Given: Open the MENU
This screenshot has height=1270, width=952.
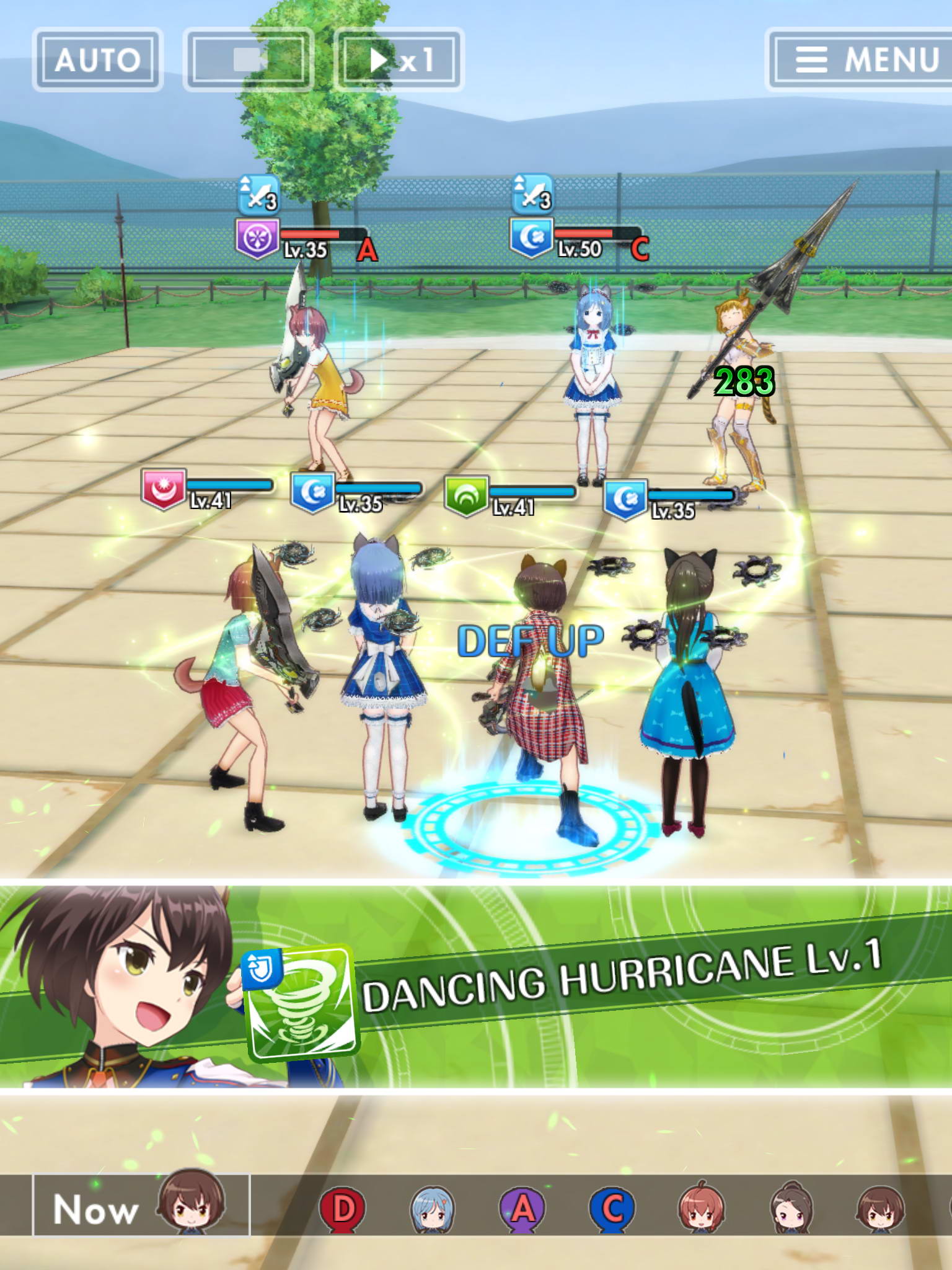Looking at the screenshot, I should 862,60.
